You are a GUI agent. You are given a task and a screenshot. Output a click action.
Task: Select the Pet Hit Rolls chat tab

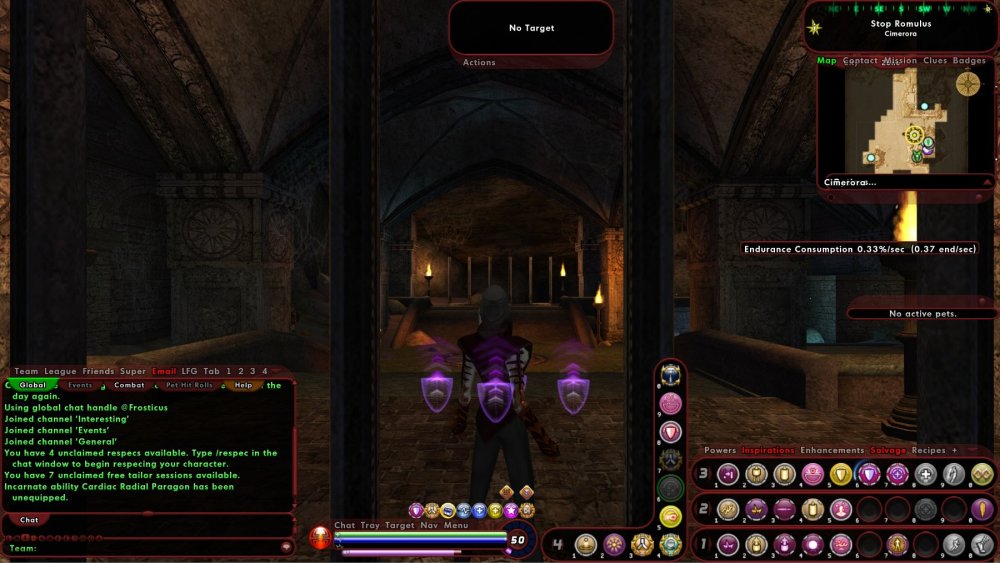(189, 385)
